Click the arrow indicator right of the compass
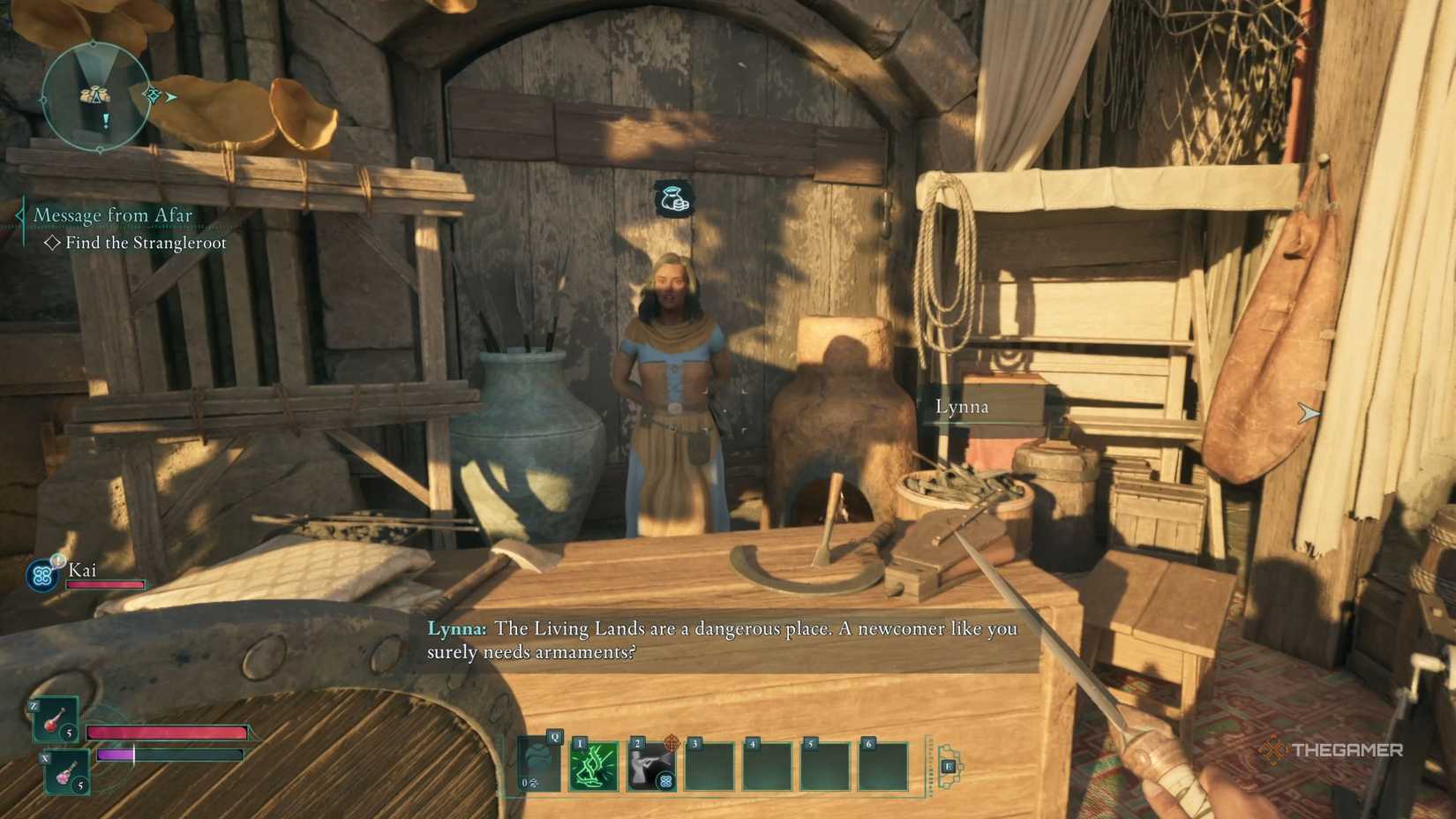Image resolution: width=1456 pixels, height=819 pixels. click(x=170, y=97)
